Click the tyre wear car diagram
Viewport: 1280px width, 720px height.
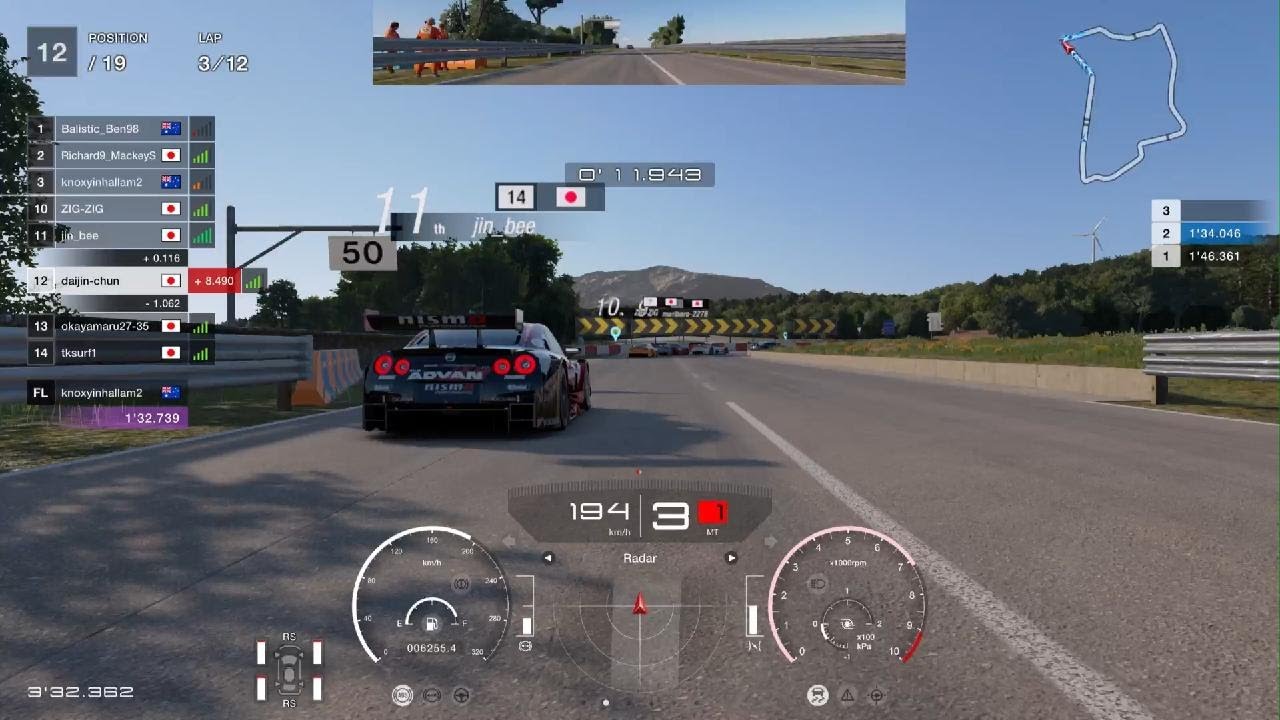[x=289, y=669]
